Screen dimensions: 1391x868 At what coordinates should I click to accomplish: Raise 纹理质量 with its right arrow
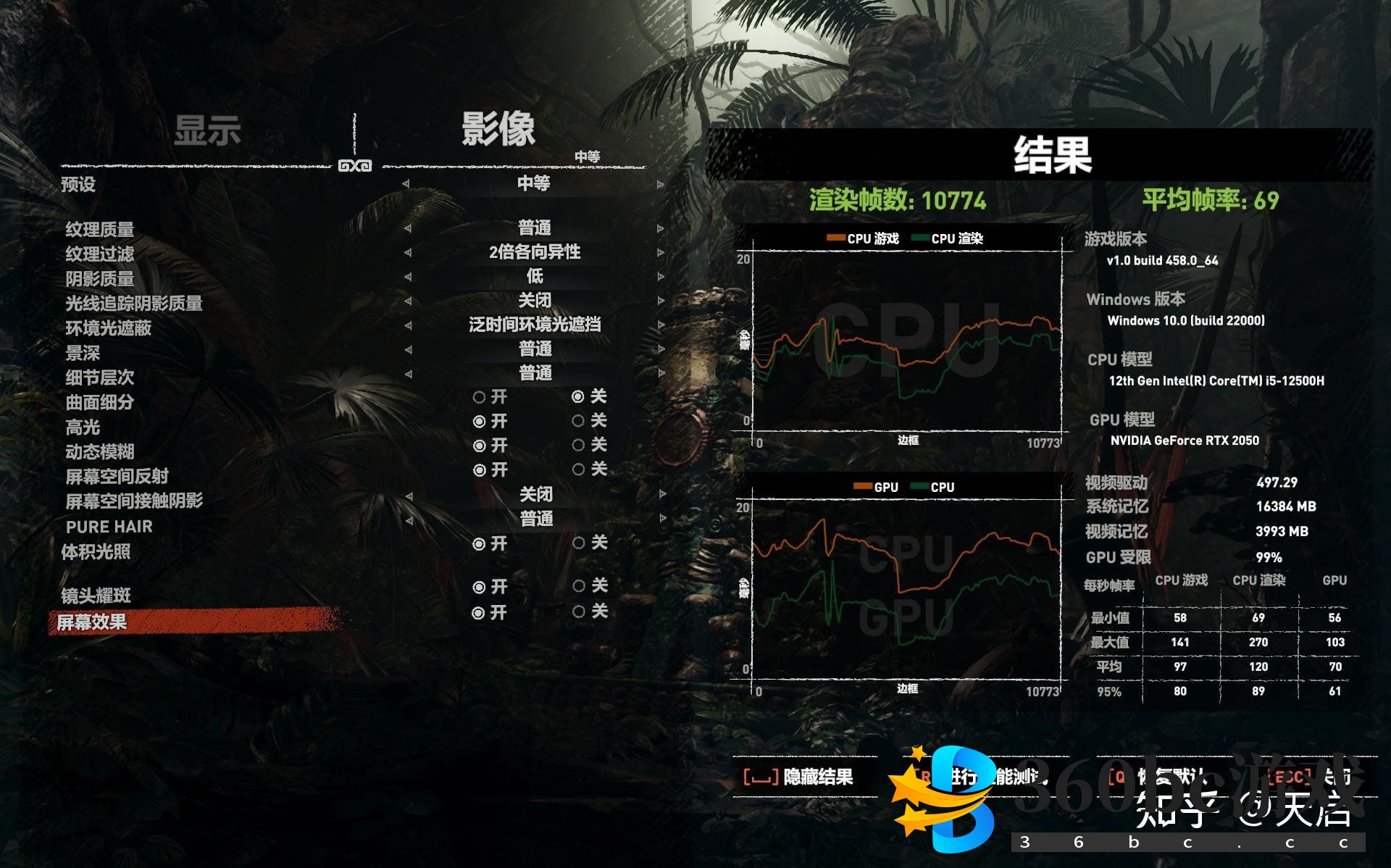(x=660, y=228)
